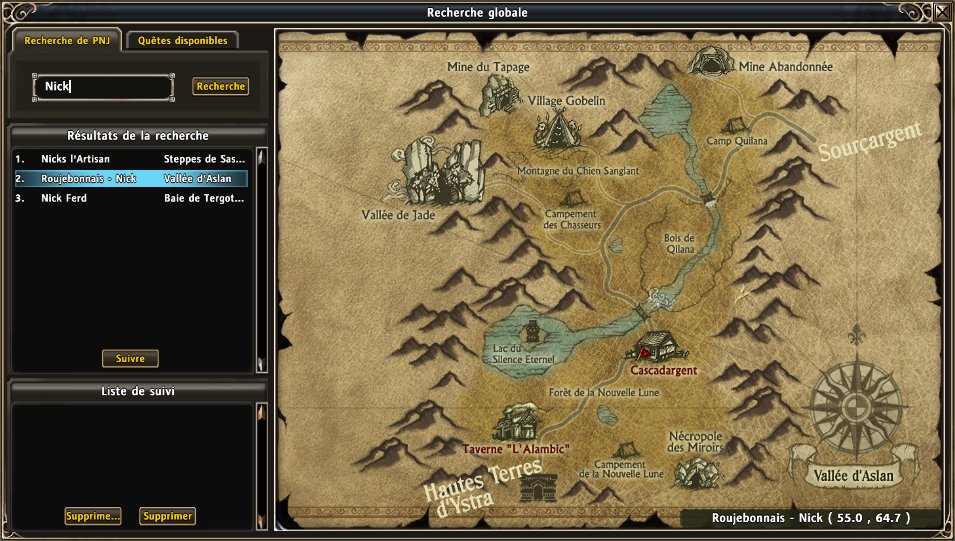Click the Suivre button

click(x=130, y=358)
